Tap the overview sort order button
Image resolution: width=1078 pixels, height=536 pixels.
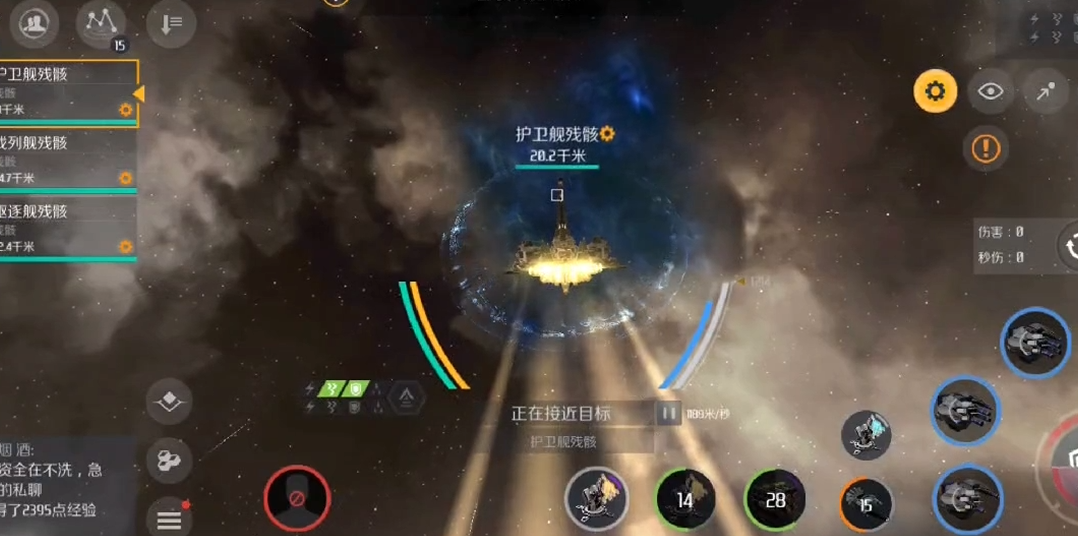pyautogui.click(x=170, y=24)
